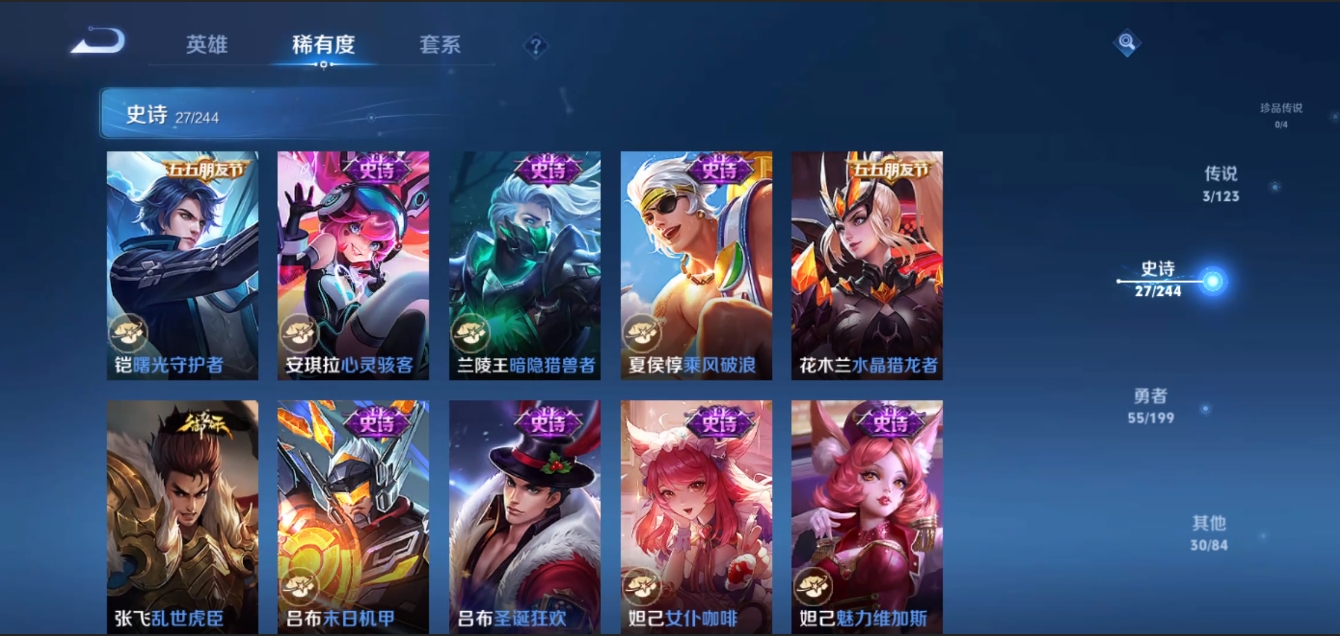The height and width of the screenshot is (636, 1340).
Task: Go to the 其他 skins section
Action: pyautogui.click(x=1208, y=532)
